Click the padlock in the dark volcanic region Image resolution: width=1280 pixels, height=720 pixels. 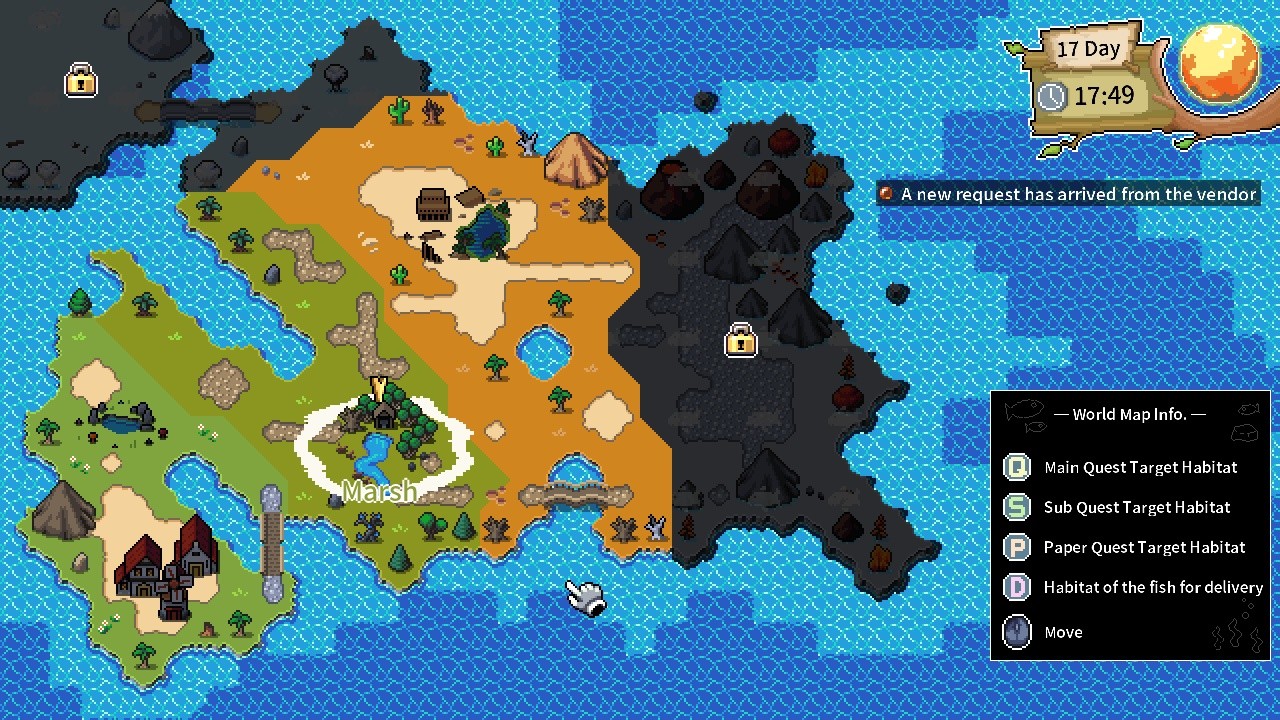740,342
